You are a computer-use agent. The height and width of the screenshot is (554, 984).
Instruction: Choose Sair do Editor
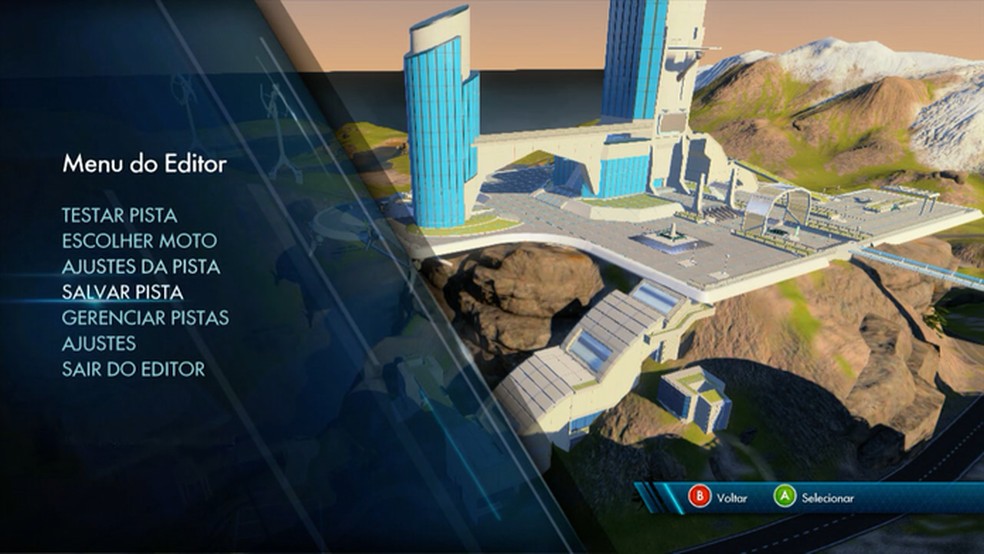point(133,370)
